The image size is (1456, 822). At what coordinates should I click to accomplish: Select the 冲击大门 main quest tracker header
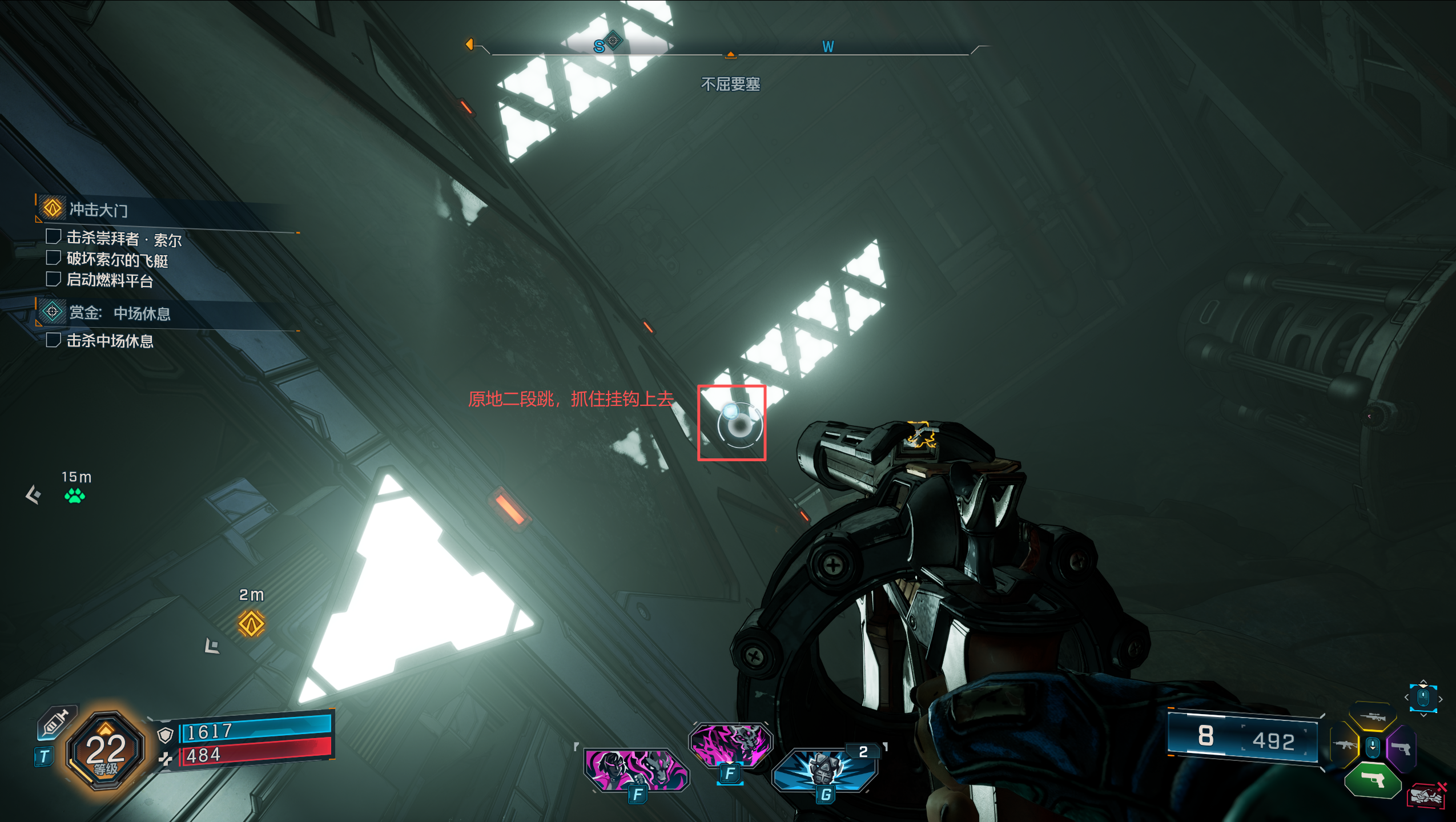[x=98, y=209]
